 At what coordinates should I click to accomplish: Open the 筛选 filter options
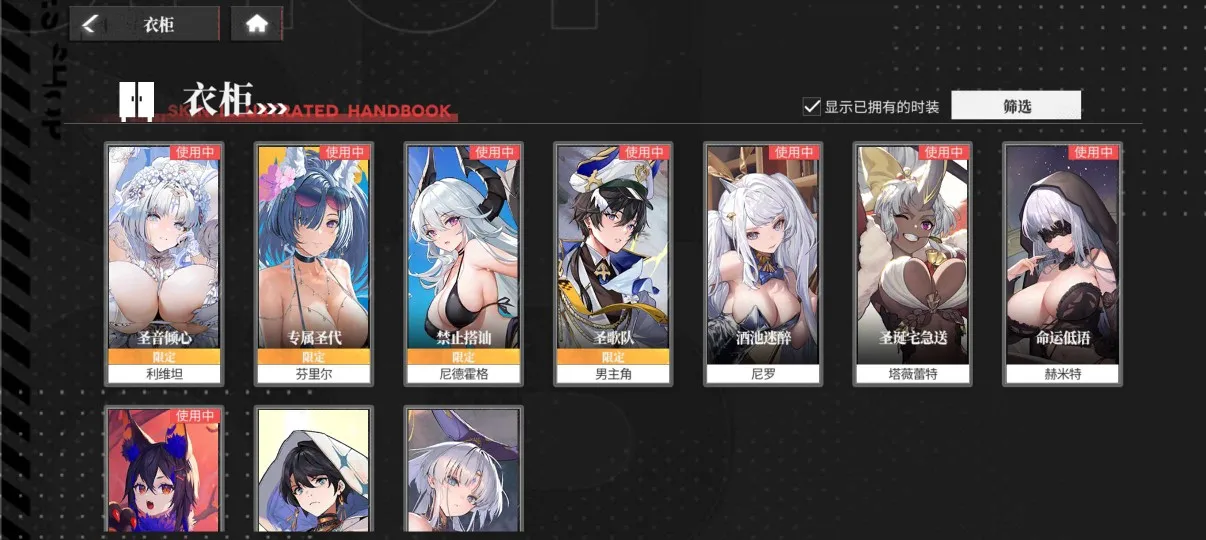1016,106
